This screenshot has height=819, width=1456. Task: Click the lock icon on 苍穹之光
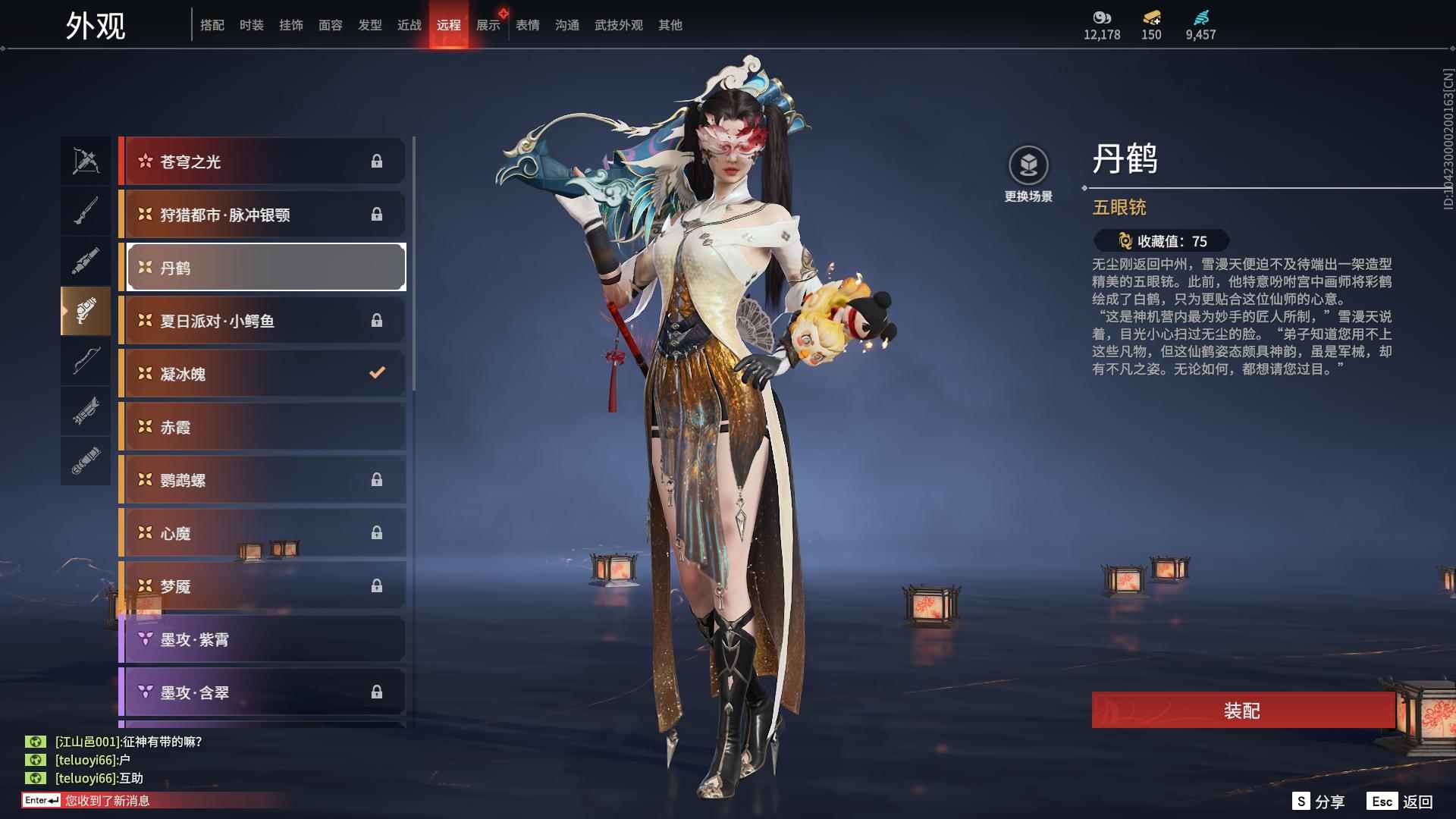click(x=377, y=161)
